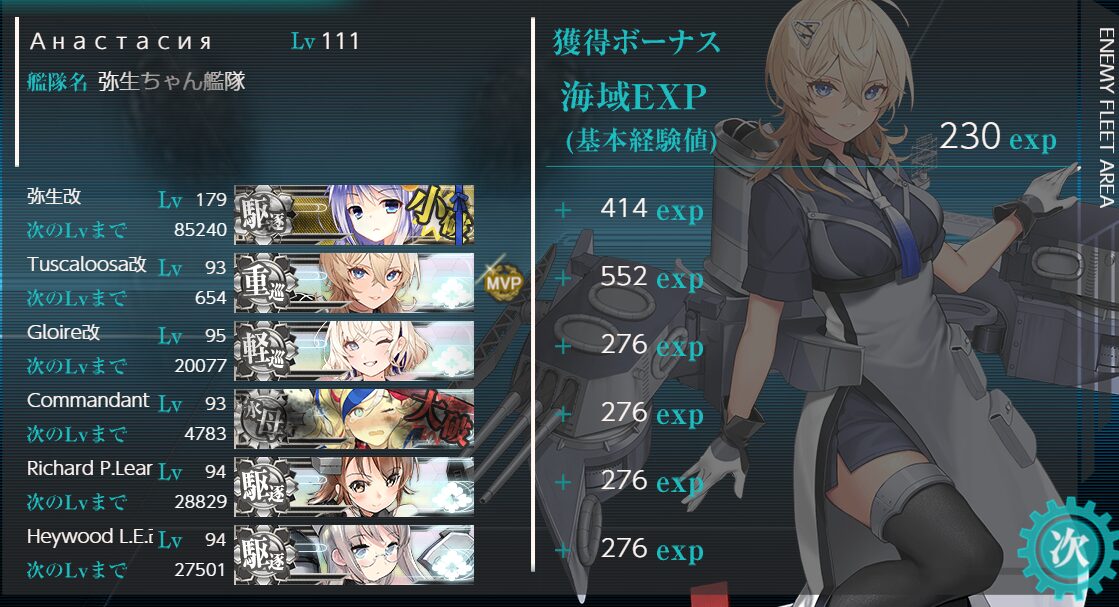Click the Tuscaloosa改 heavy cruiser banner
Viewport: 1119px width, 607px height.
pos(354,282)
